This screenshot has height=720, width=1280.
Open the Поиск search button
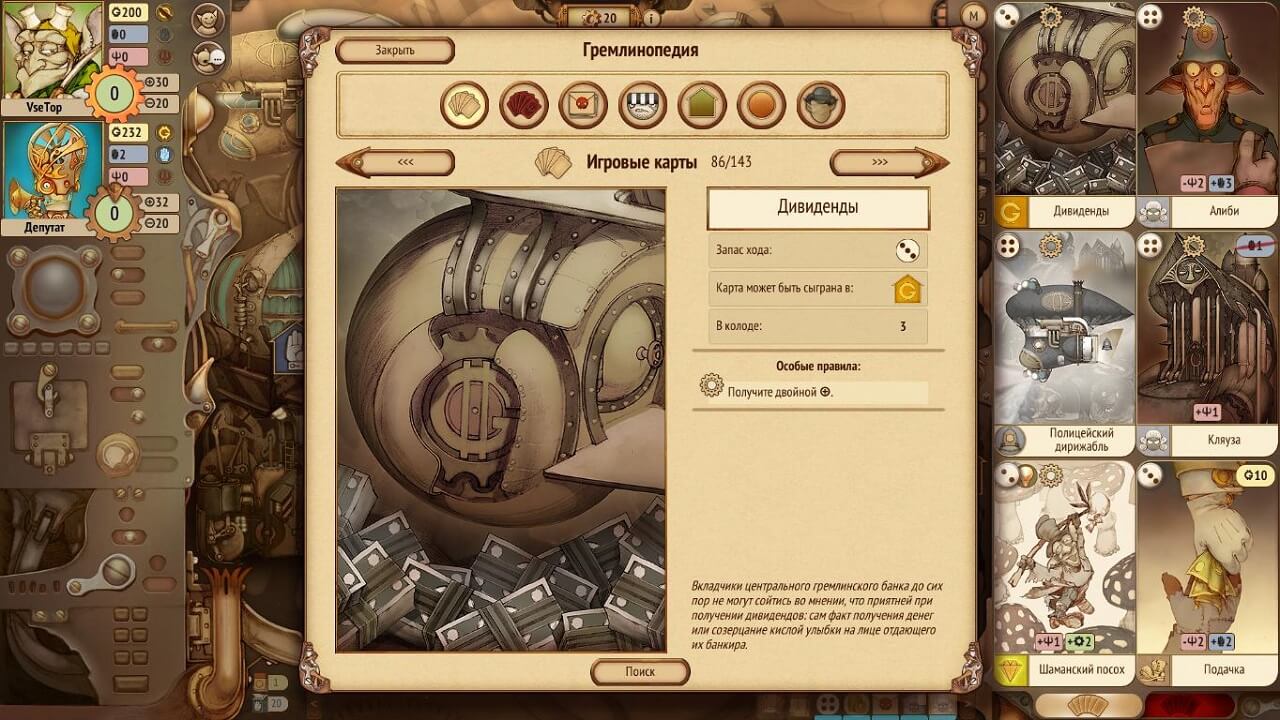click(x=640, y=672)
